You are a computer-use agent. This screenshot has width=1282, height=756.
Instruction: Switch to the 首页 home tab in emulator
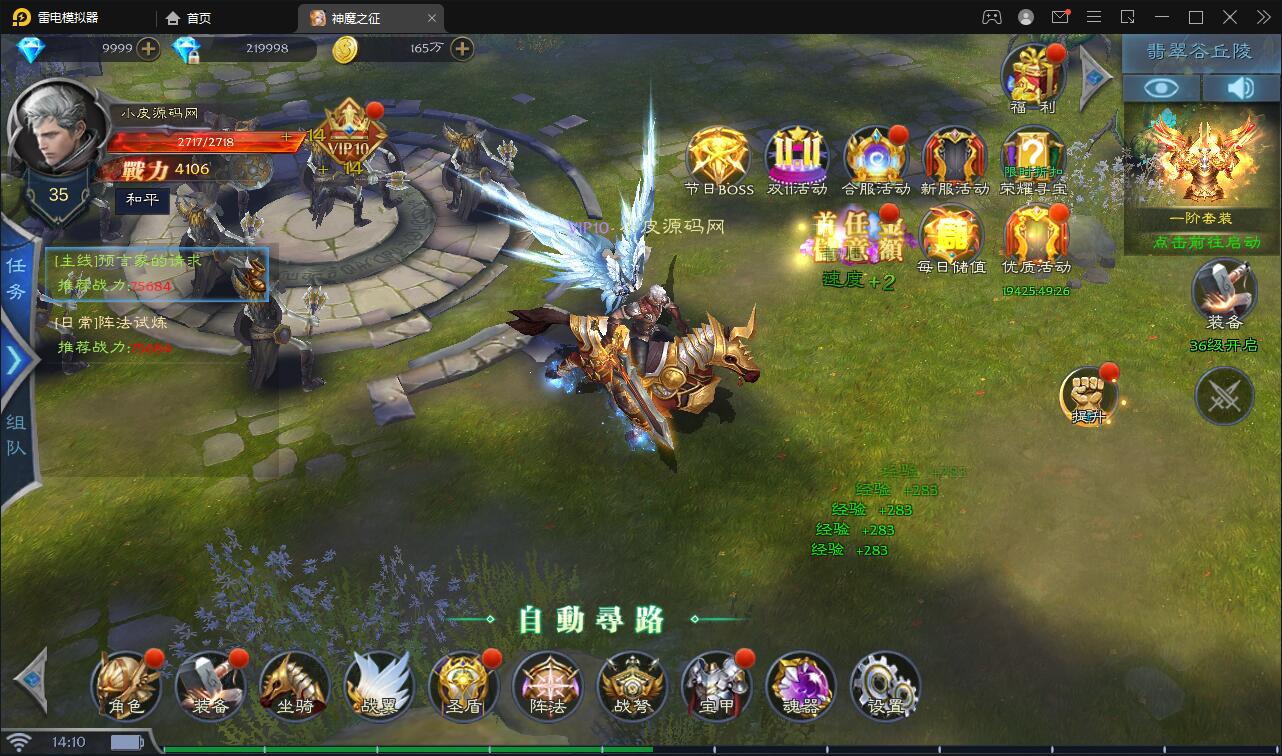pyautogui.click(x=189, y=18)
